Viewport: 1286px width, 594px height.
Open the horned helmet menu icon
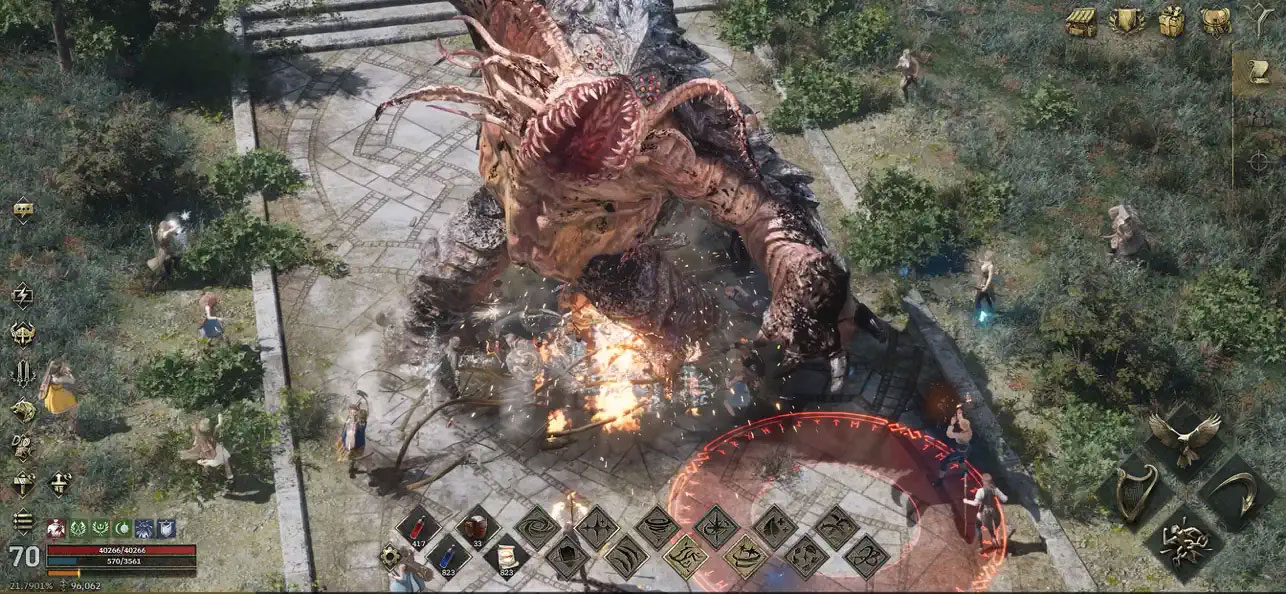click(x=22, y=333)
